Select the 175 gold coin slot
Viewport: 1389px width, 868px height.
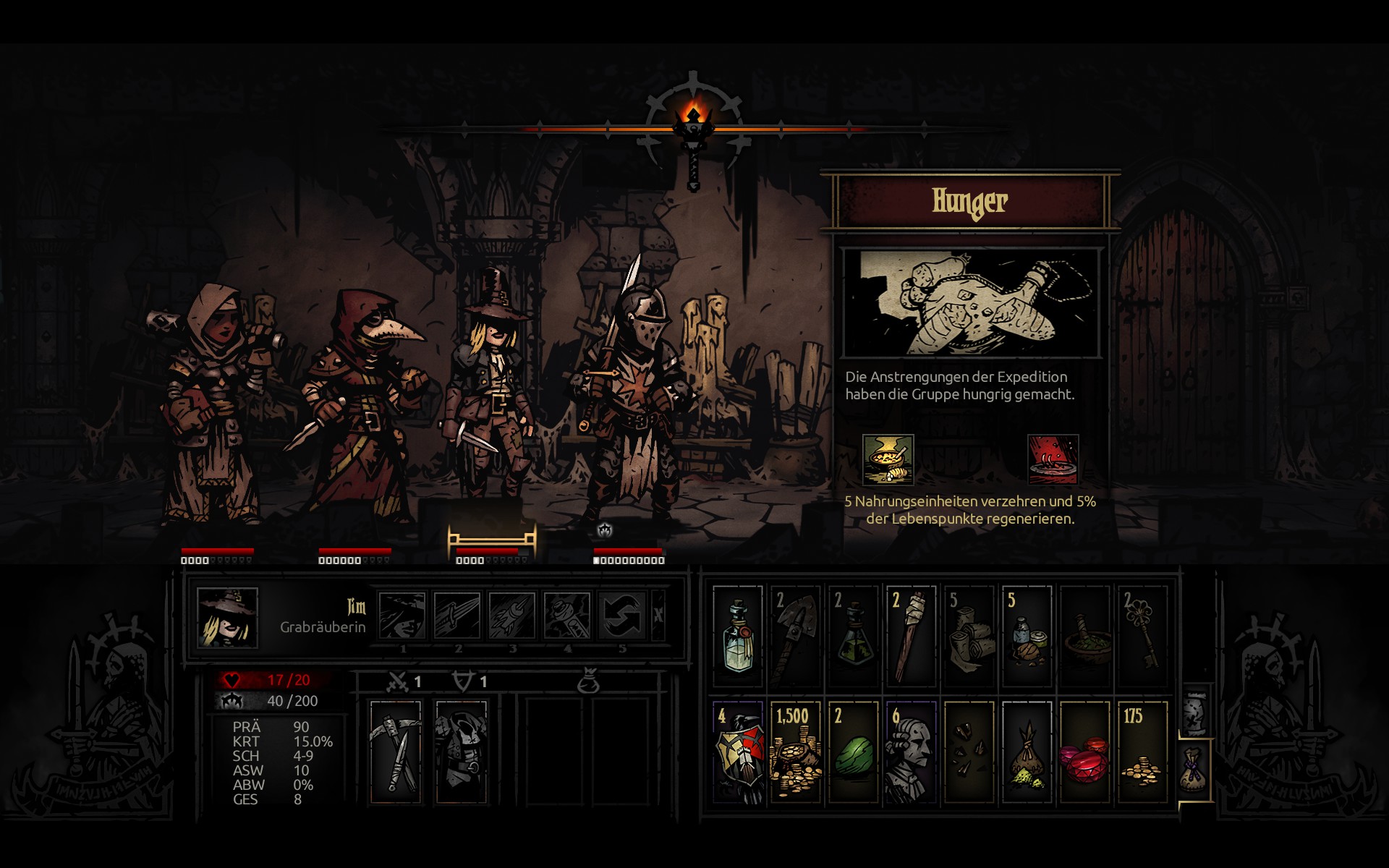1142,752
